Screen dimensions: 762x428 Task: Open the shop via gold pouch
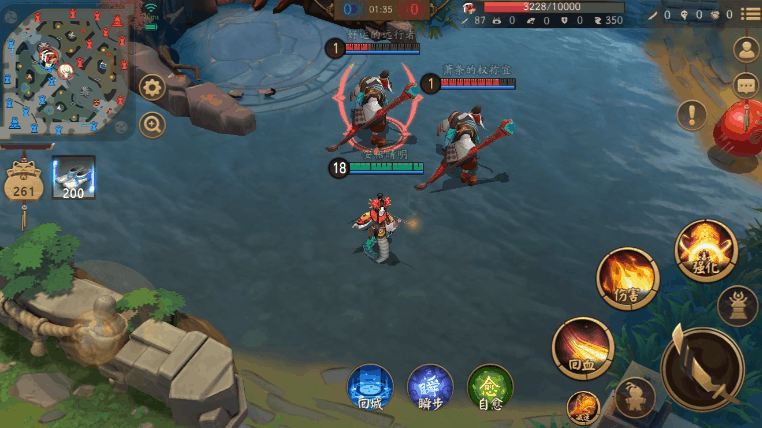pyautogui.click(x=24, y=183)
